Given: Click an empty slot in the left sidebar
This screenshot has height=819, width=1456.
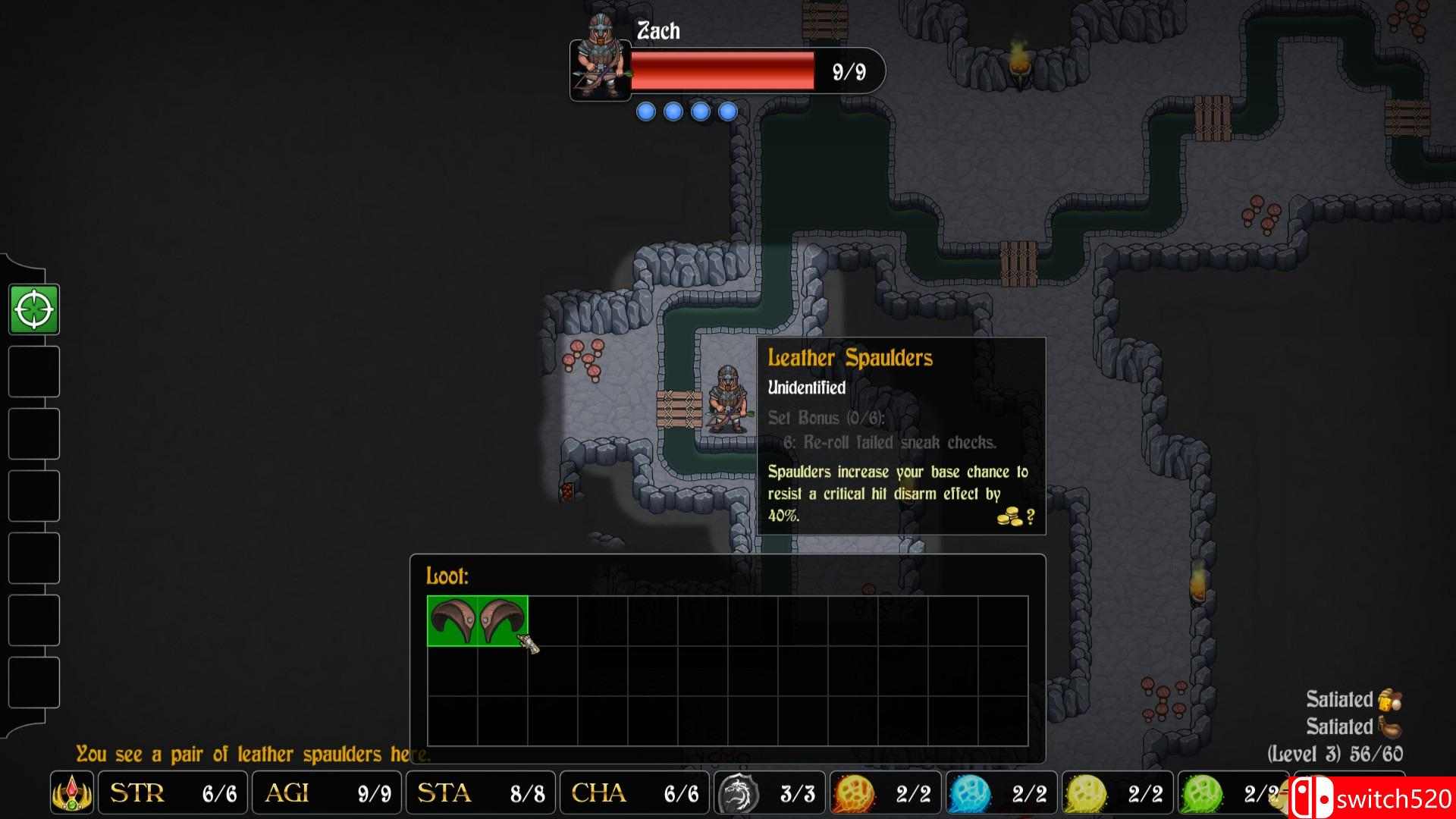Looking at the screenshot, I should (34, 372).
